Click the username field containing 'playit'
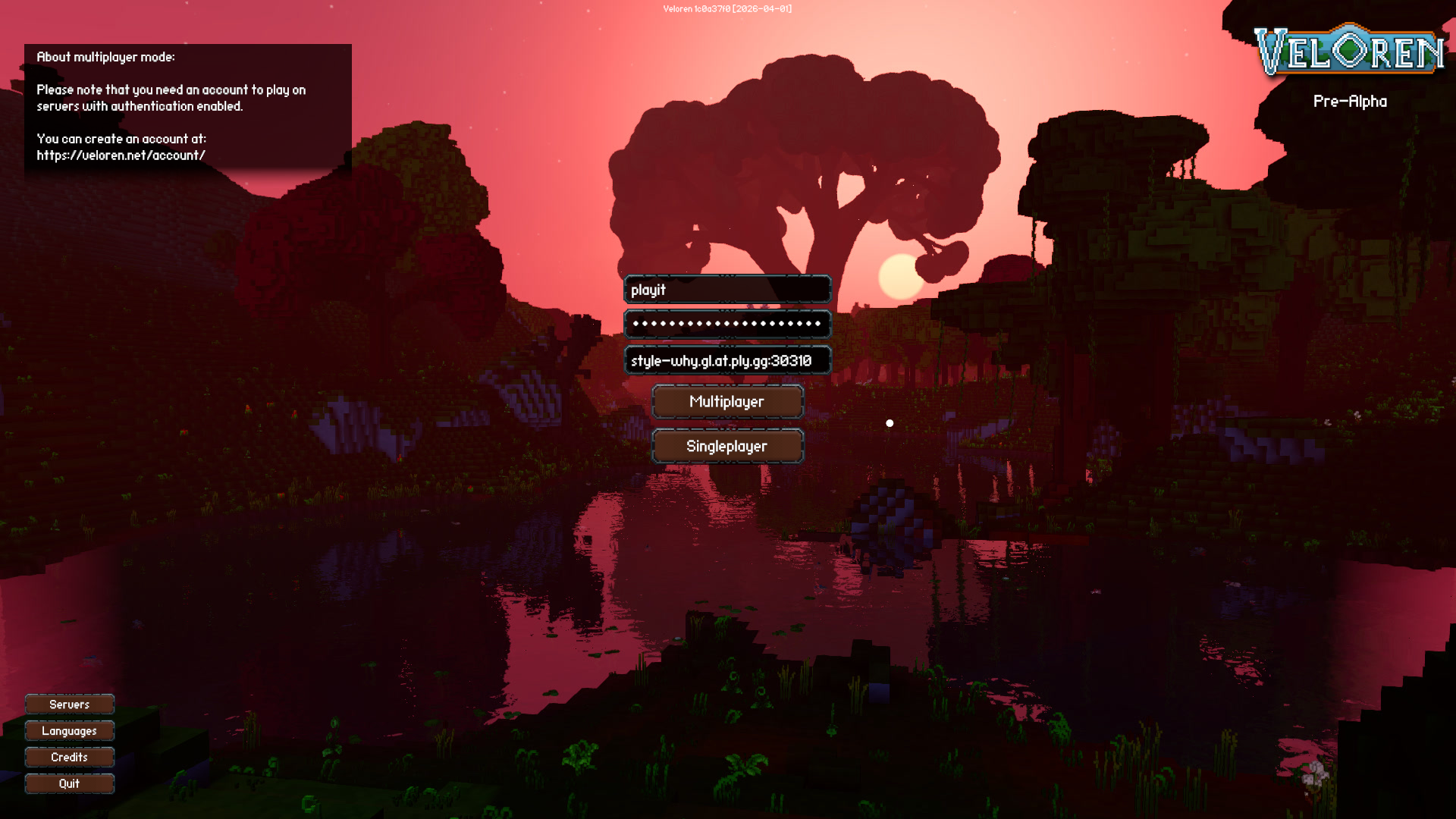Screen dimensions: 1456x819 tap(726, 290)
